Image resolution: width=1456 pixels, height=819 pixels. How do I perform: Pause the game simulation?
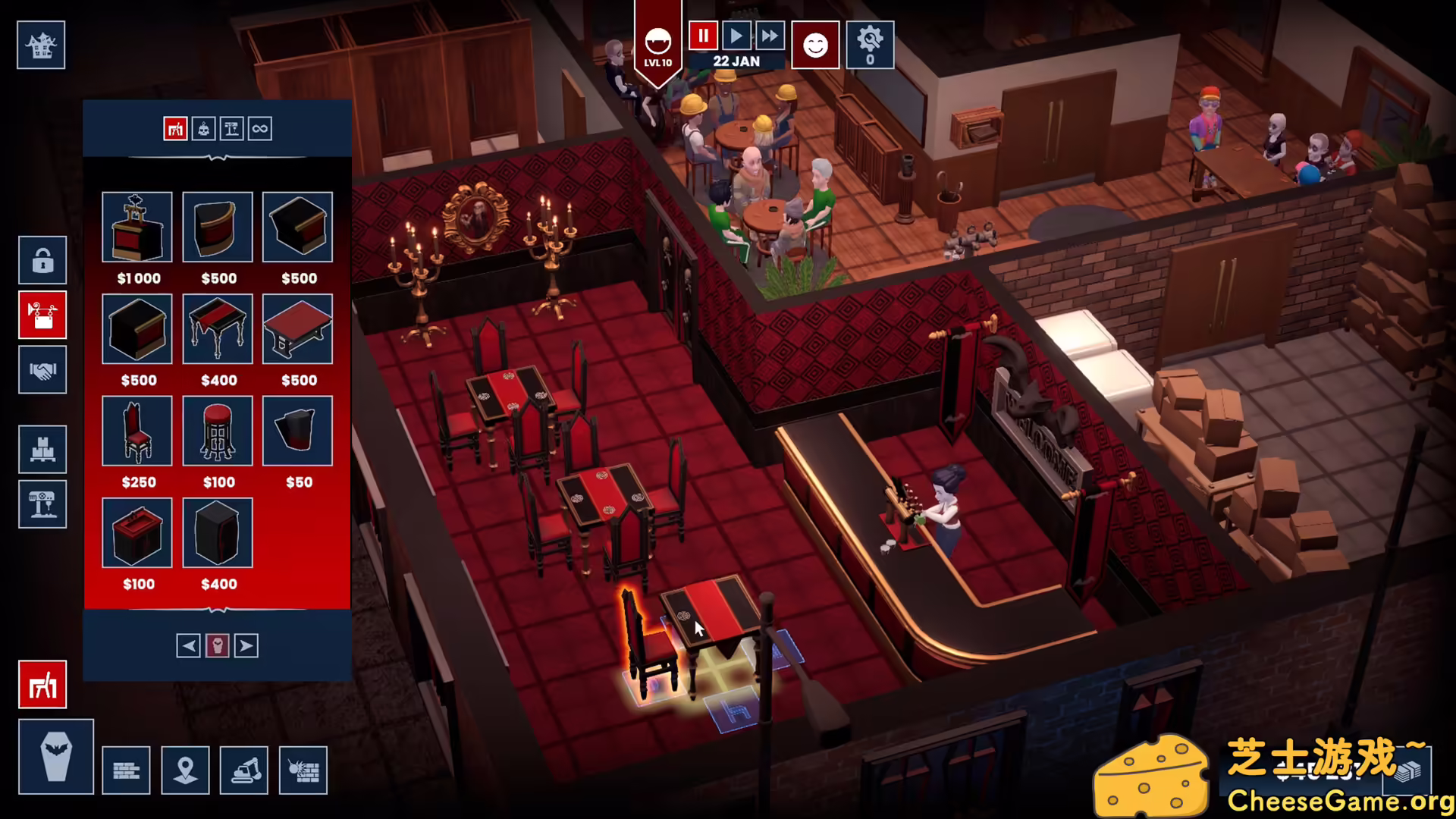(702, 34)
